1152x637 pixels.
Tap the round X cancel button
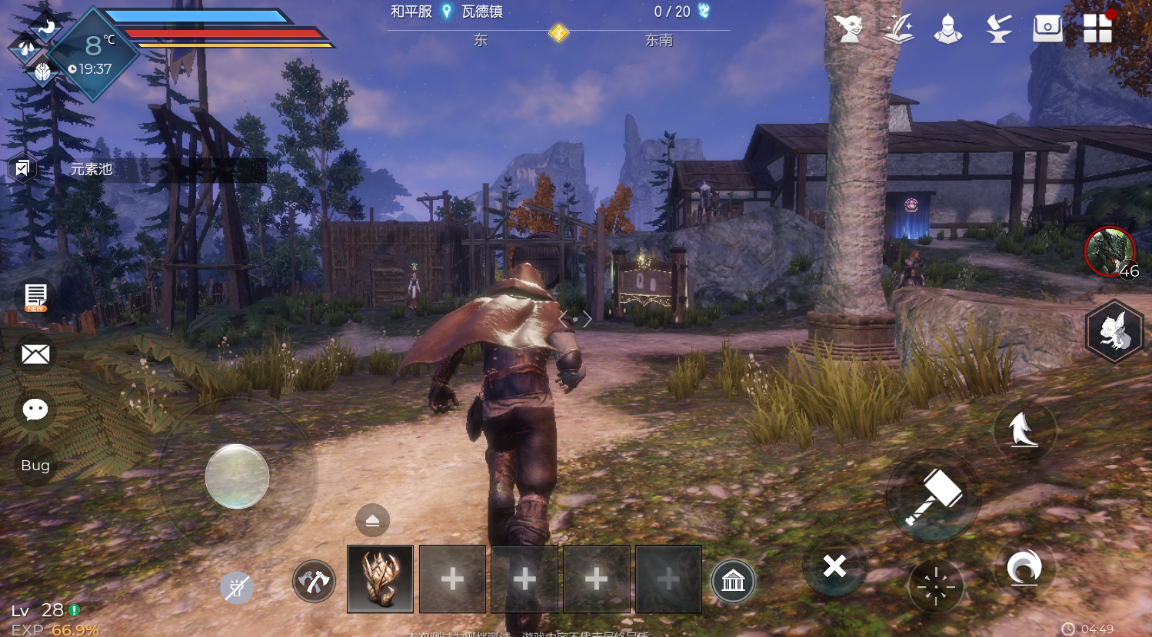pos(834,567)
